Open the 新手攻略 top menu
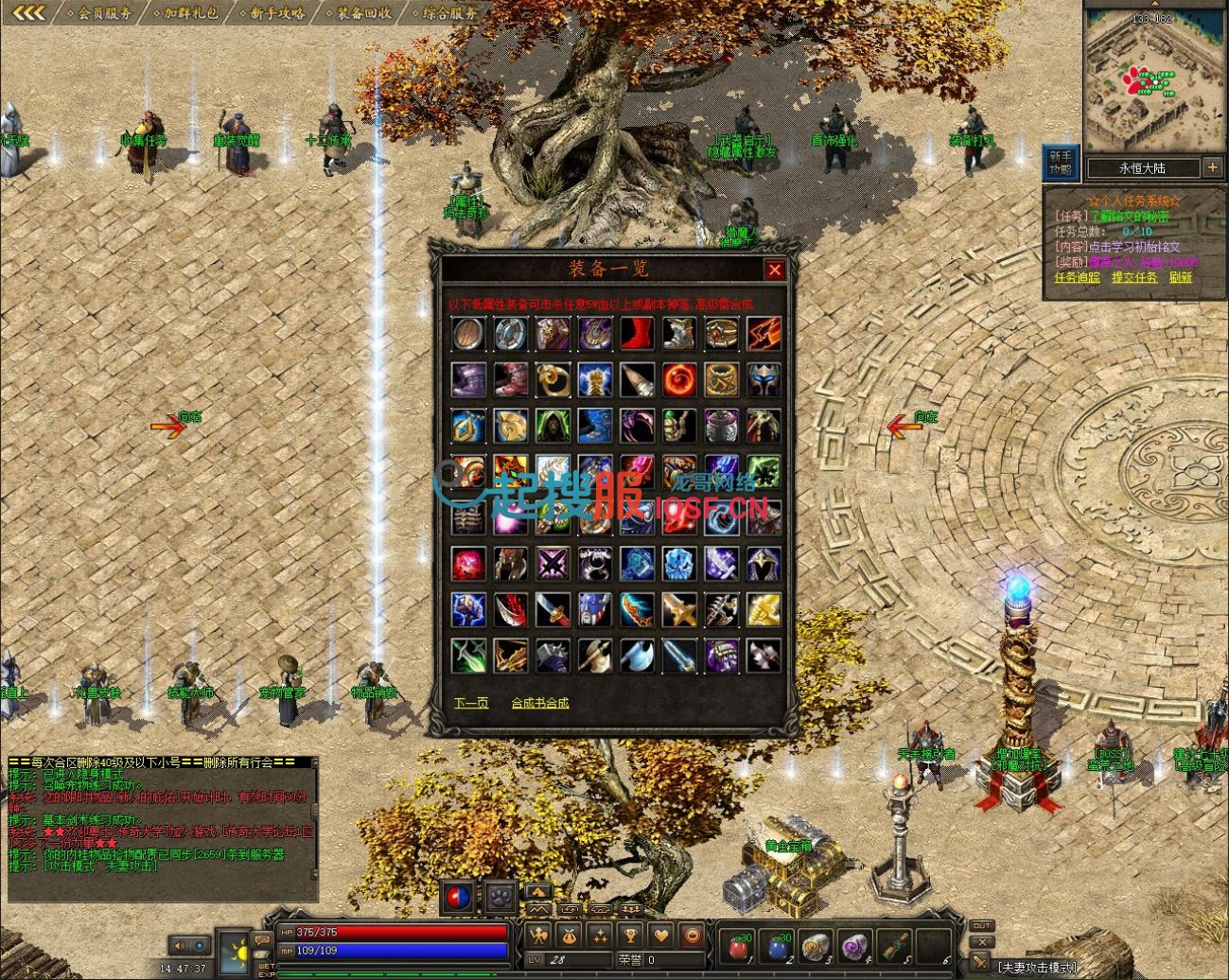This screenshot has width=1229, height=980. pos(277,13)
